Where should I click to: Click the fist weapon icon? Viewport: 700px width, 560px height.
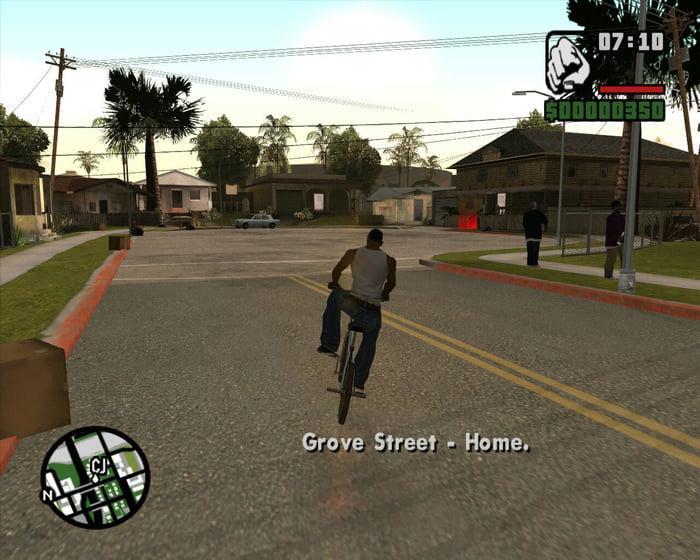567,62
